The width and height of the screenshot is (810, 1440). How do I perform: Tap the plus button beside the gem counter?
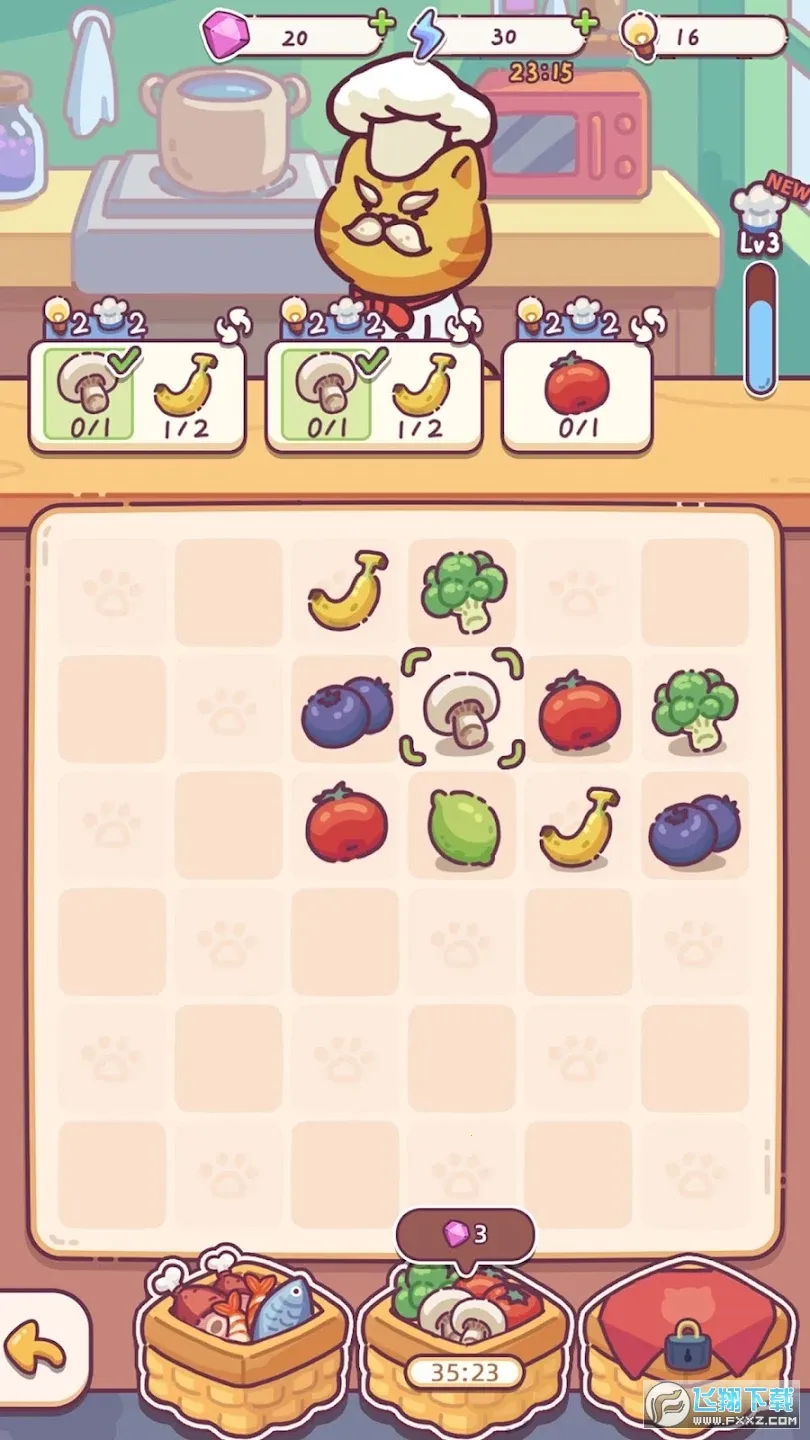[381, 21]
